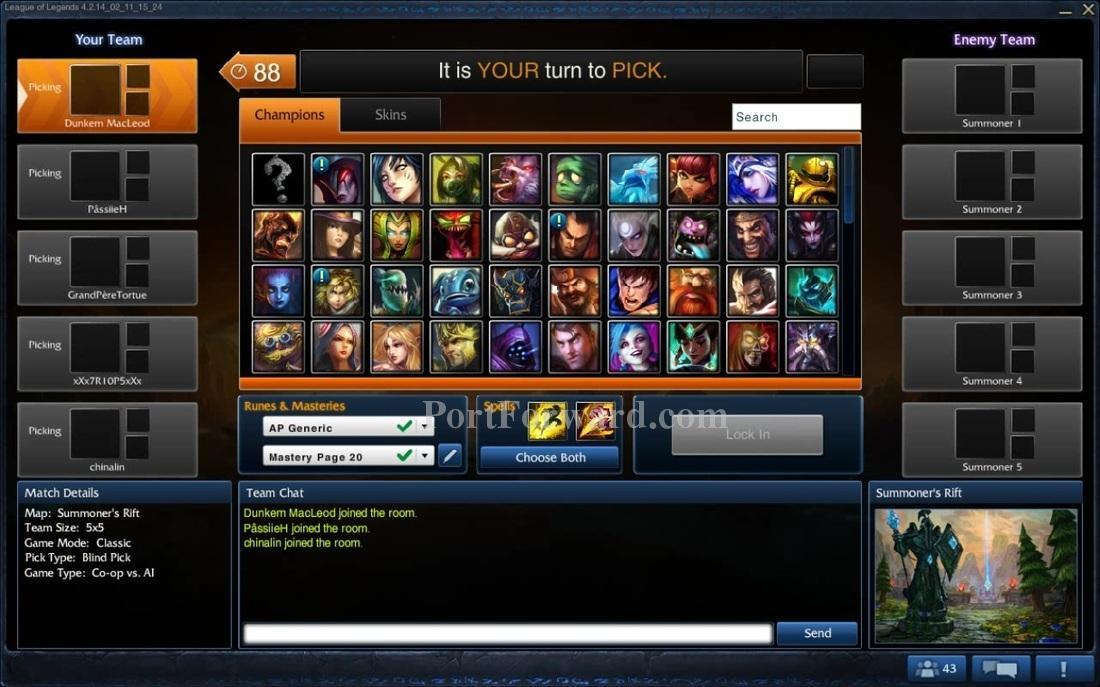Choose Caitlyn's portrait
This screenshot has width=1100, height=687.
click(x=337, y=235)
